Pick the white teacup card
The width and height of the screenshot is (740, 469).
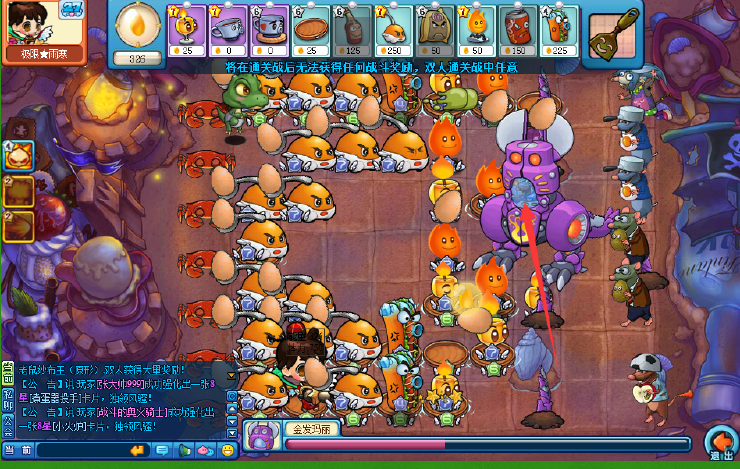pos(231,28)
